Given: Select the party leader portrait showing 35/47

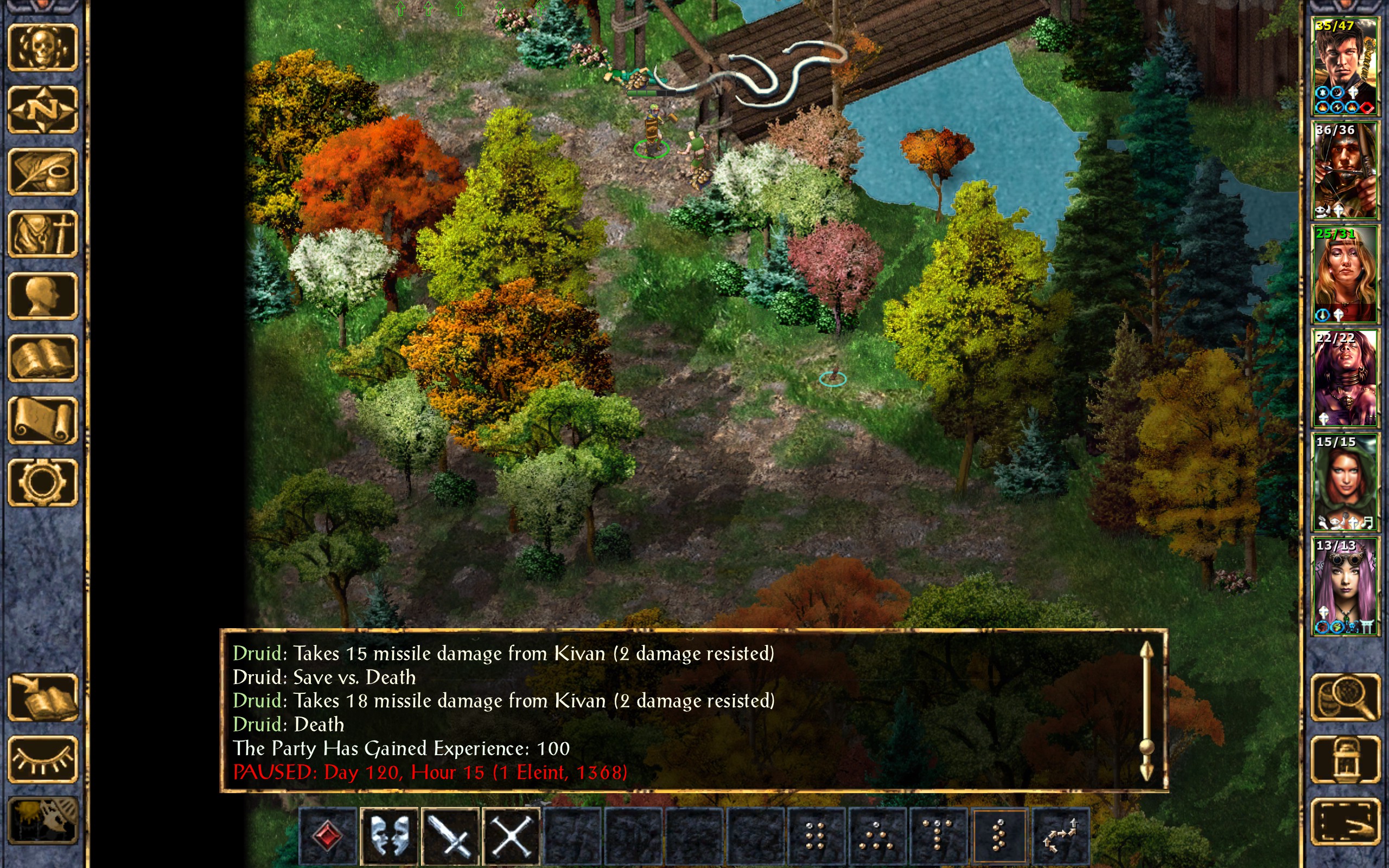Looking at the screenshot, I should pyautogui.click(x=1345, y=67).
